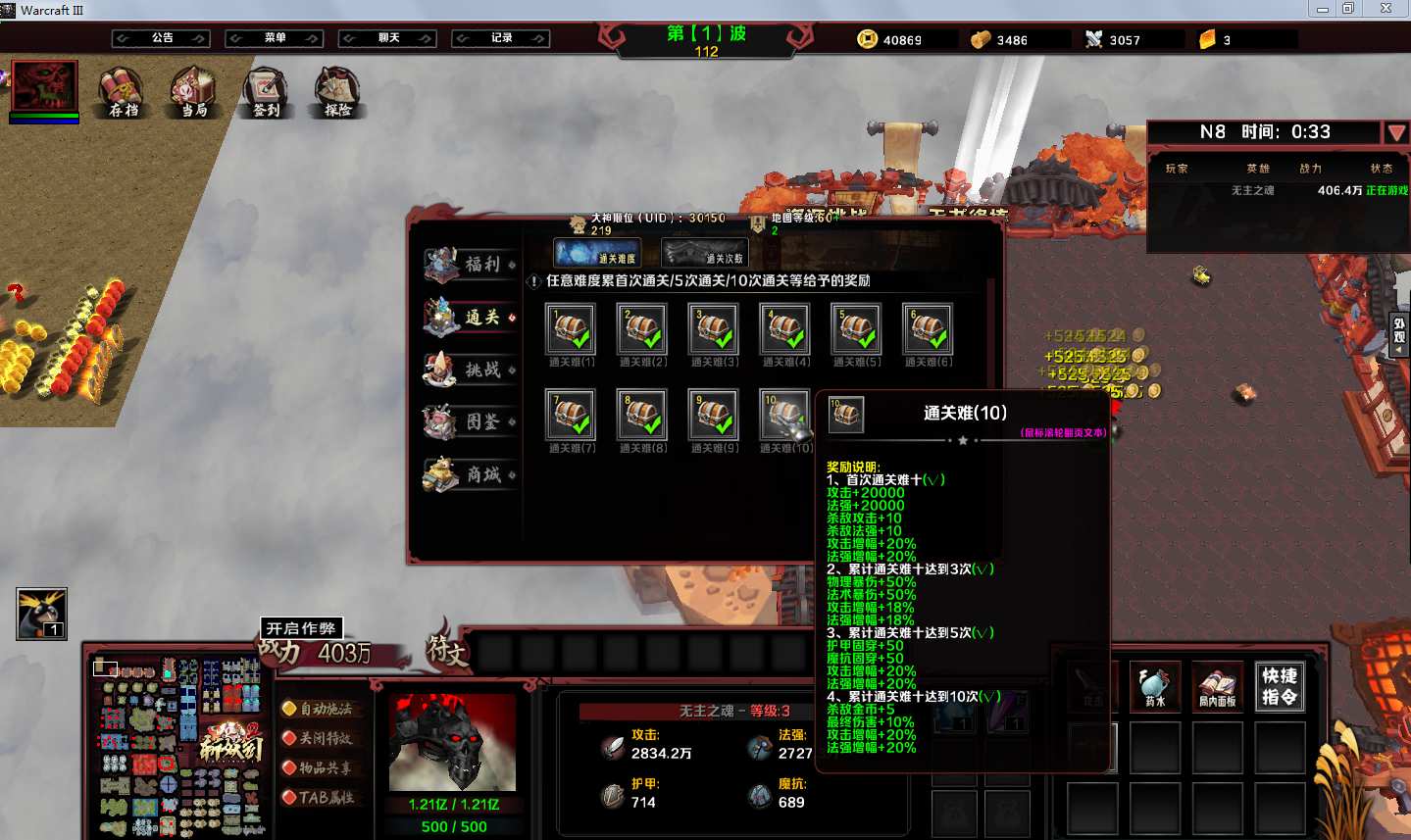Image resolution: width=1411 pixels, height=840 pixels.
Task: Open the 聊天 chat button
Action: 388,38
